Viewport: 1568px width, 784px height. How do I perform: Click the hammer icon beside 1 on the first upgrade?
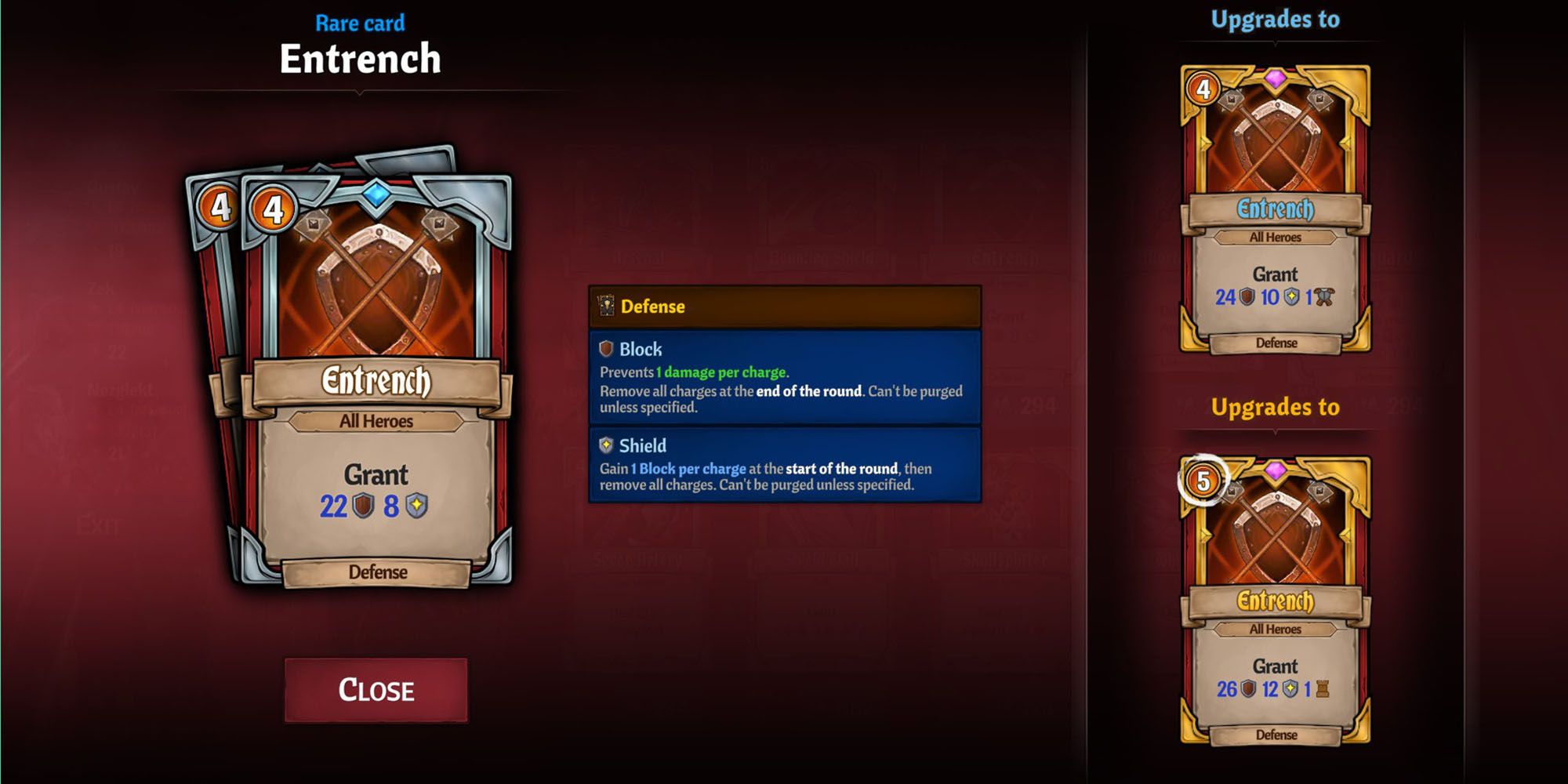[1324, 296]
